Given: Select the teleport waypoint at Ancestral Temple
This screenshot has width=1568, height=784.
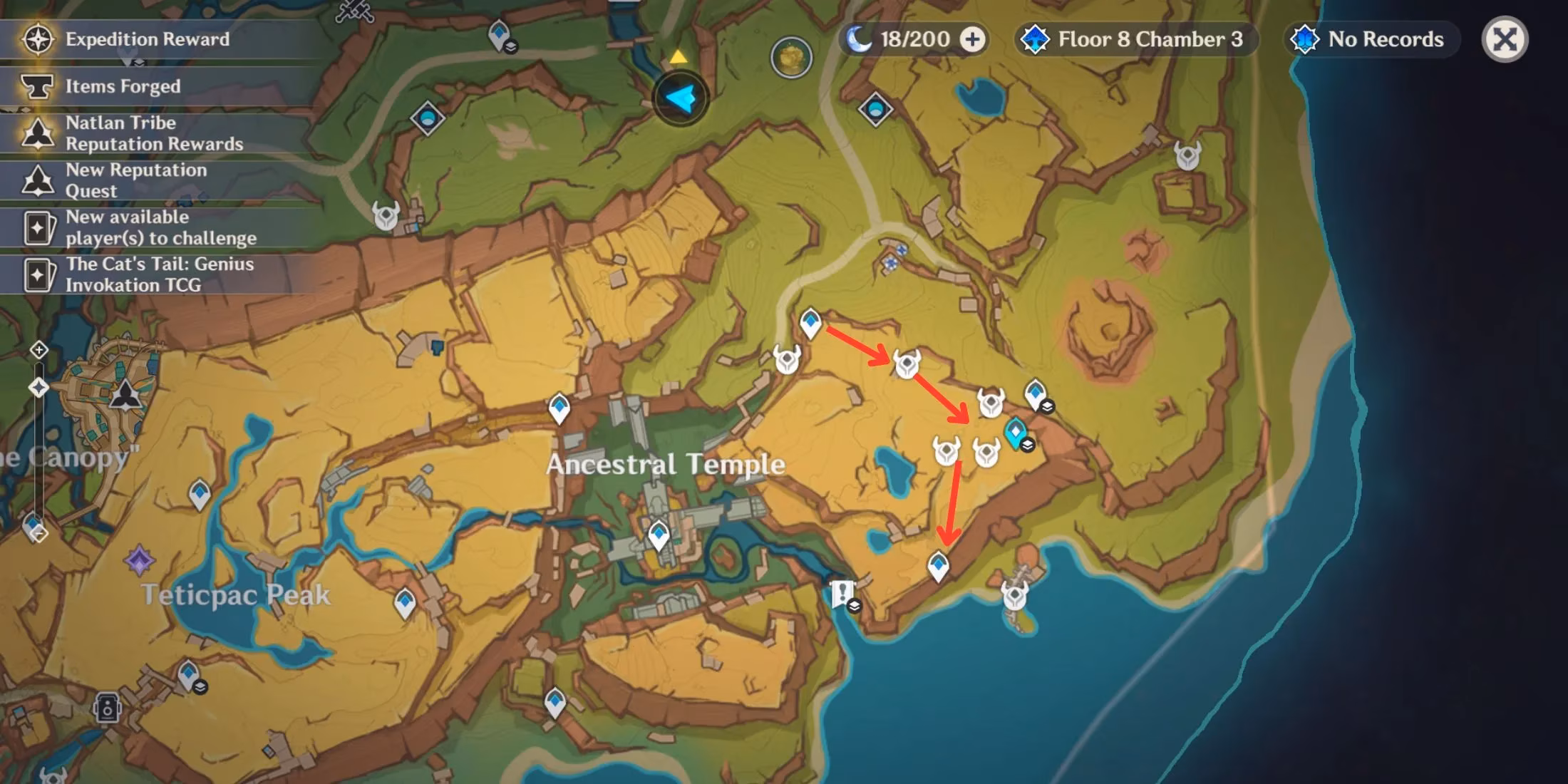Looking at the screenshot, I should pyautogui.click(x=658, y=535).
